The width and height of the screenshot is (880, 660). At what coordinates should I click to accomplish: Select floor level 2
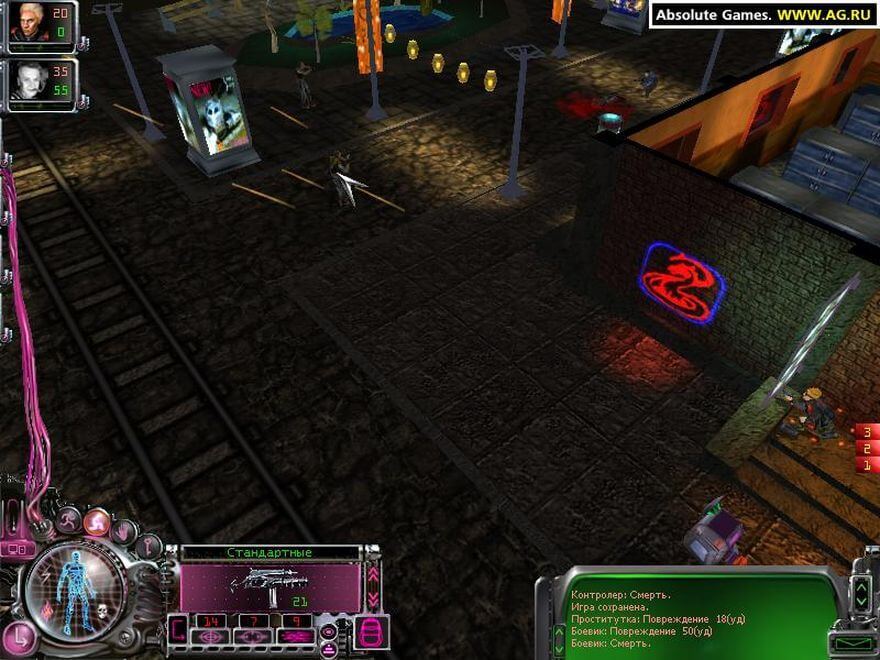866,449
